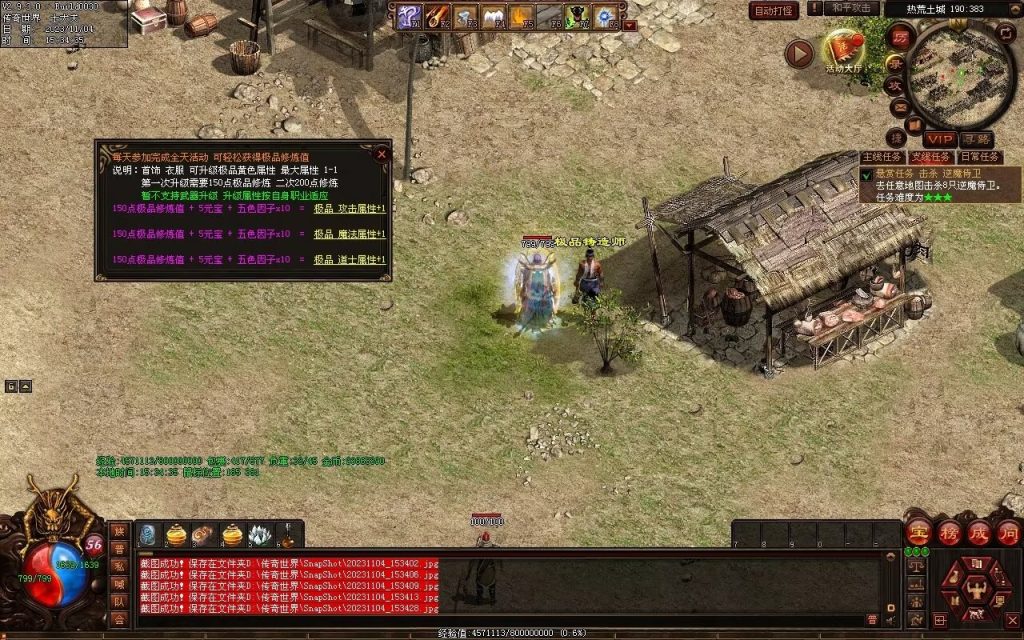Open the VIP panel
This screenshot has width=1024, height=640.
pos(939,139)
